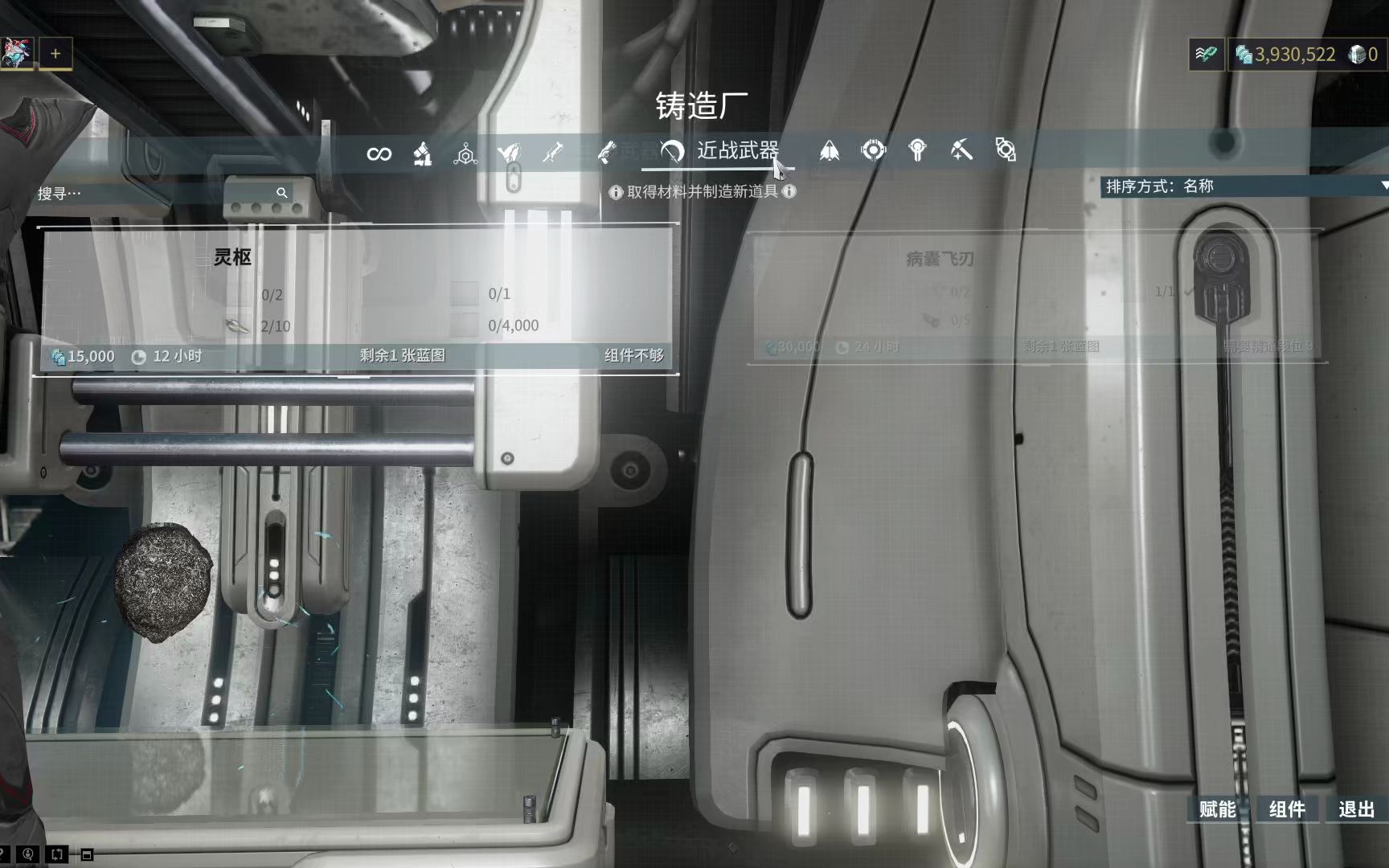The image size is (1389, 868).
Task: Click the info icon beside 取得材料并制造新道具
Action: 616,192
